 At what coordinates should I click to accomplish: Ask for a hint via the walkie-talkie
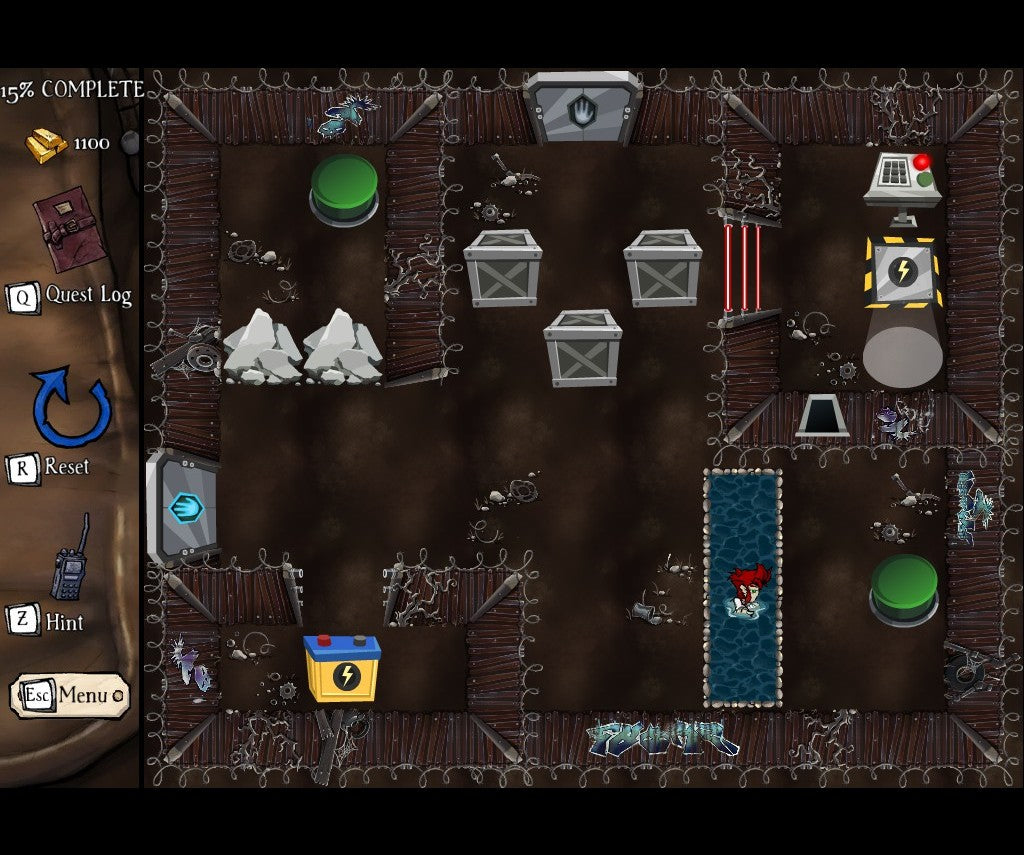(70, 561)
